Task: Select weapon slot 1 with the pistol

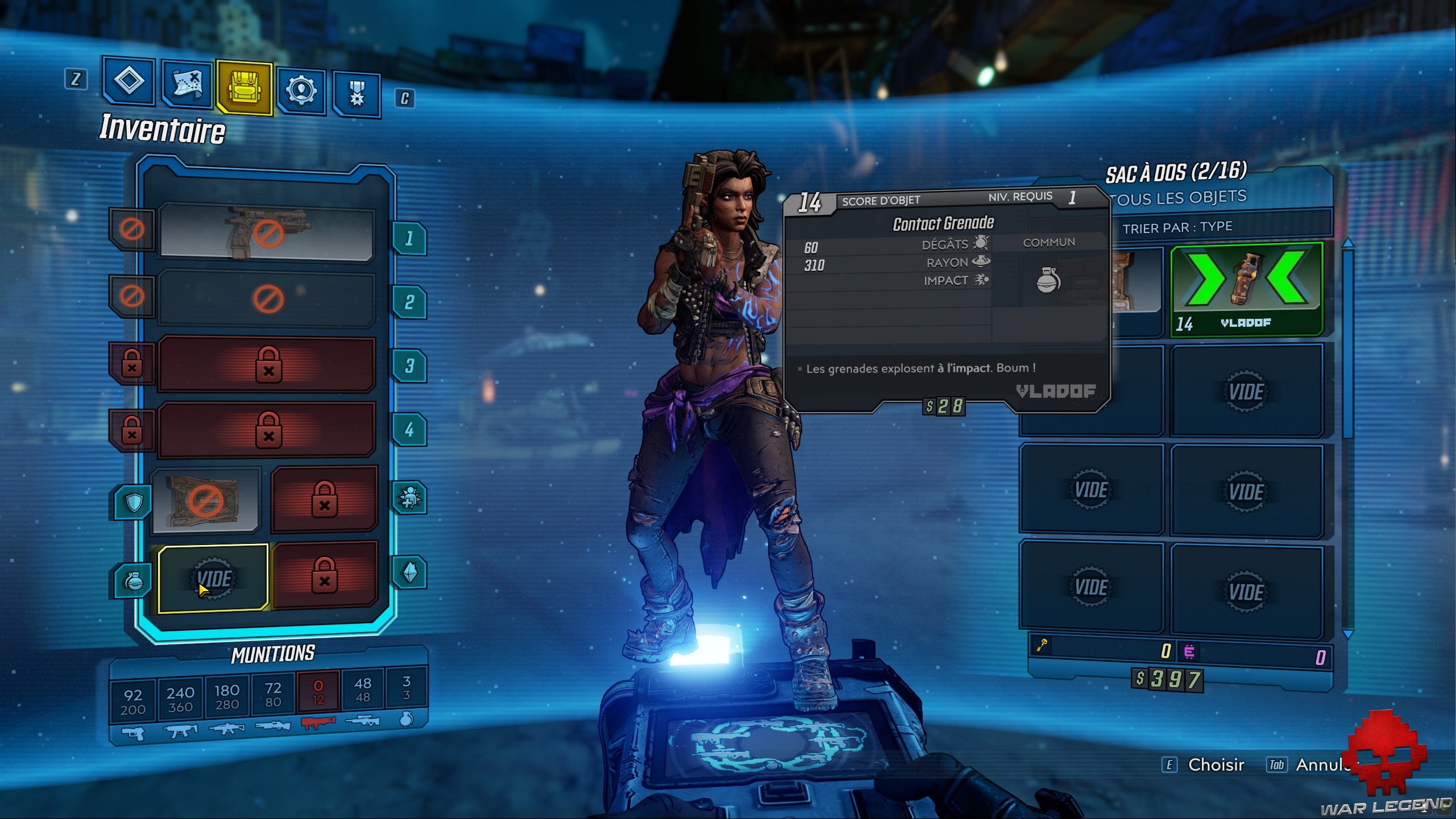Action: 267,232
